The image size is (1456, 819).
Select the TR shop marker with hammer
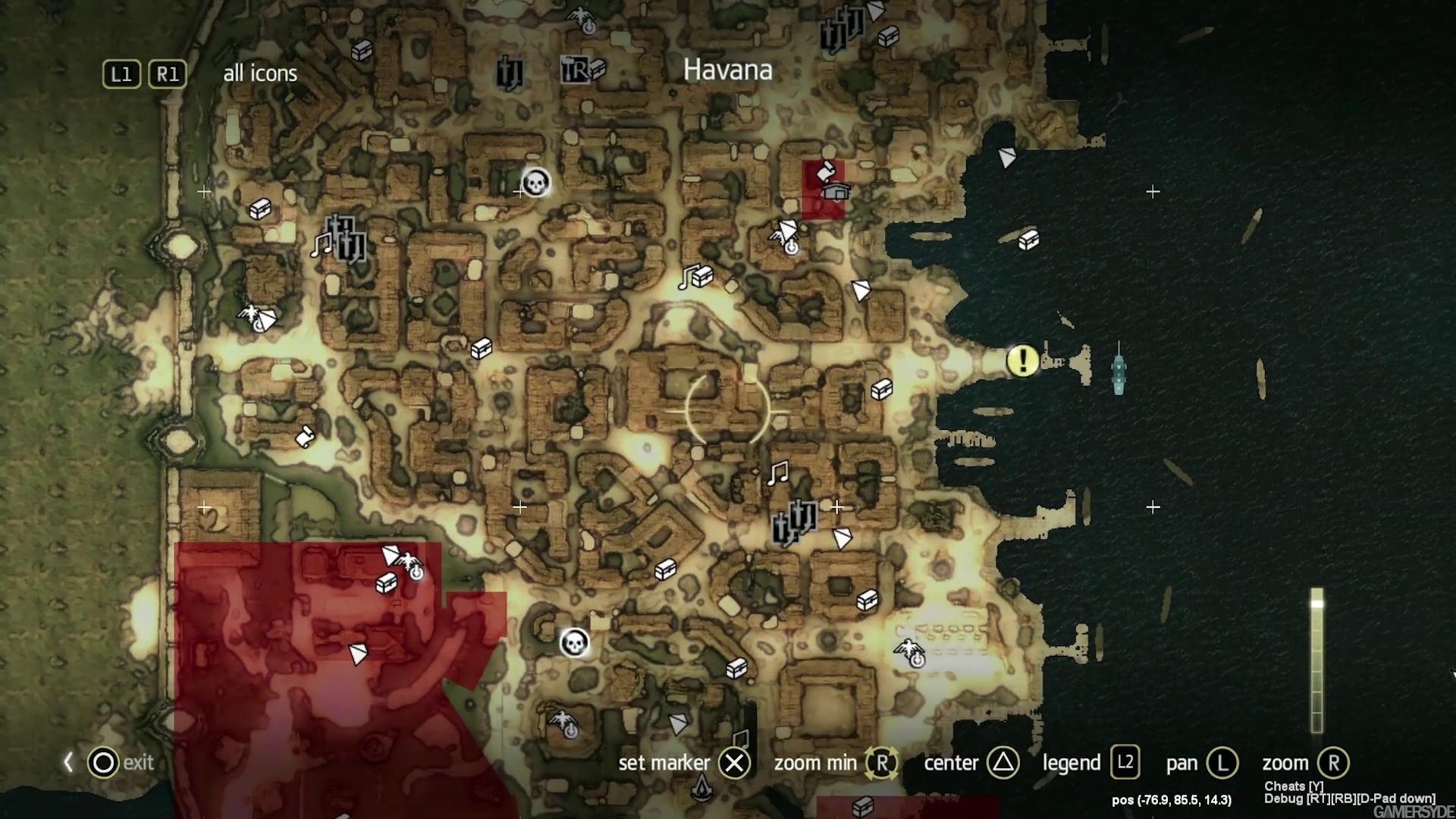coord(576,70)
